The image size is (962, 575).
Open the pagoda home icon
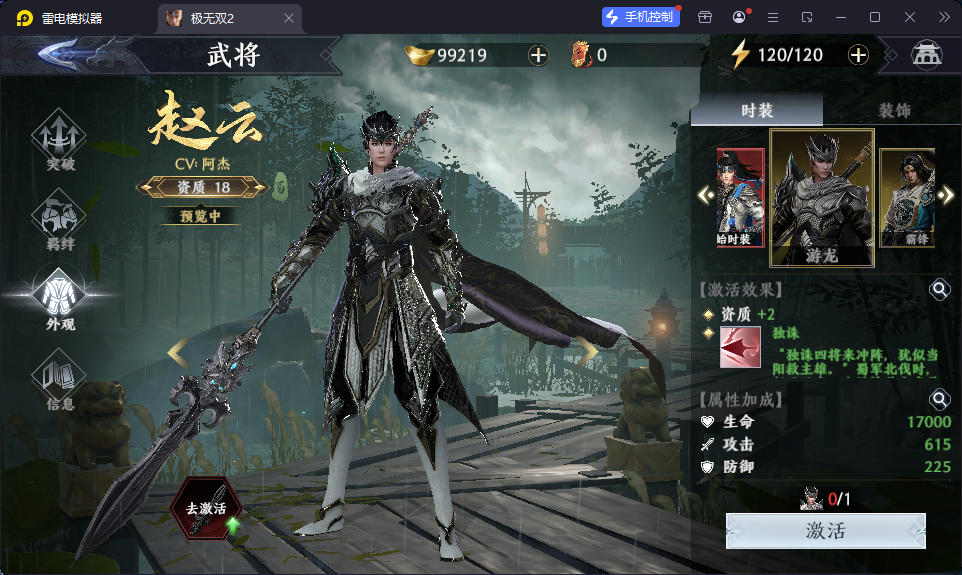pos(927,55)
